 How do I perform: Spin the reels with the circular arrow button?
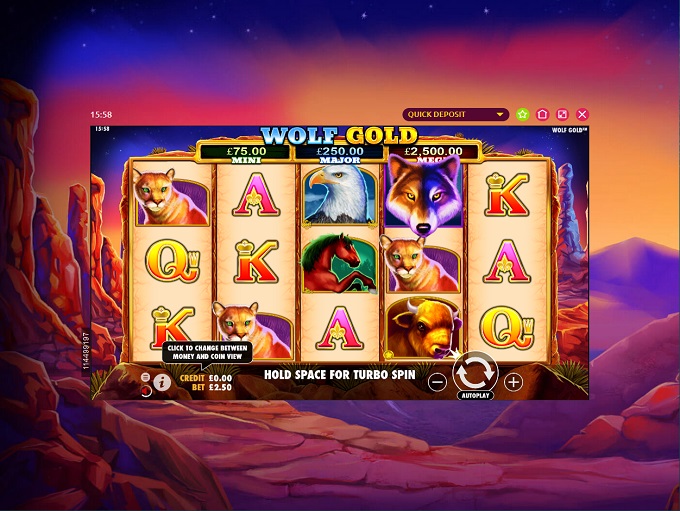pos(475,371)
